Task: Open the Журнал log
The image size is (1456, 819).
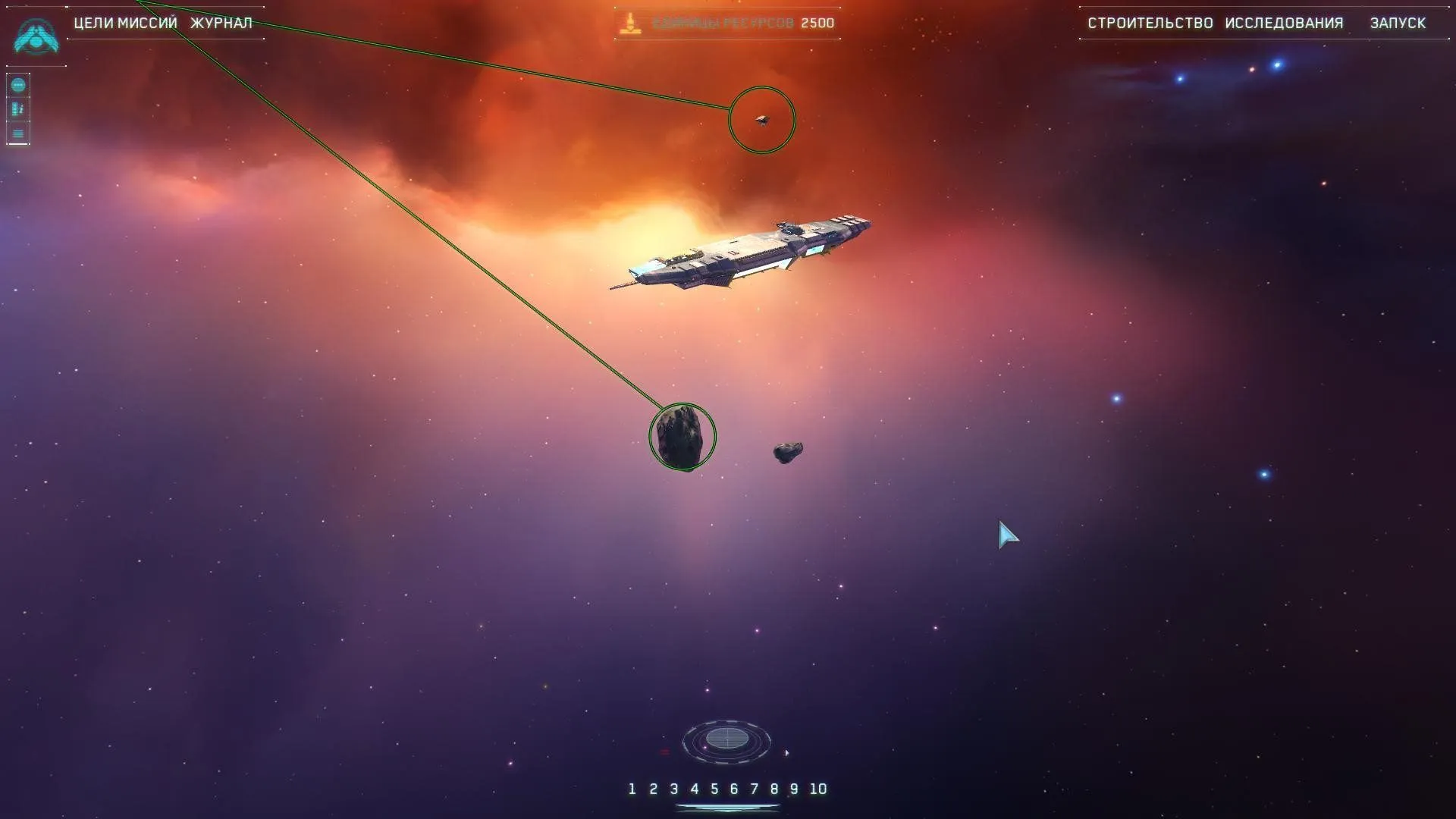Action: (x=221, y=23)
